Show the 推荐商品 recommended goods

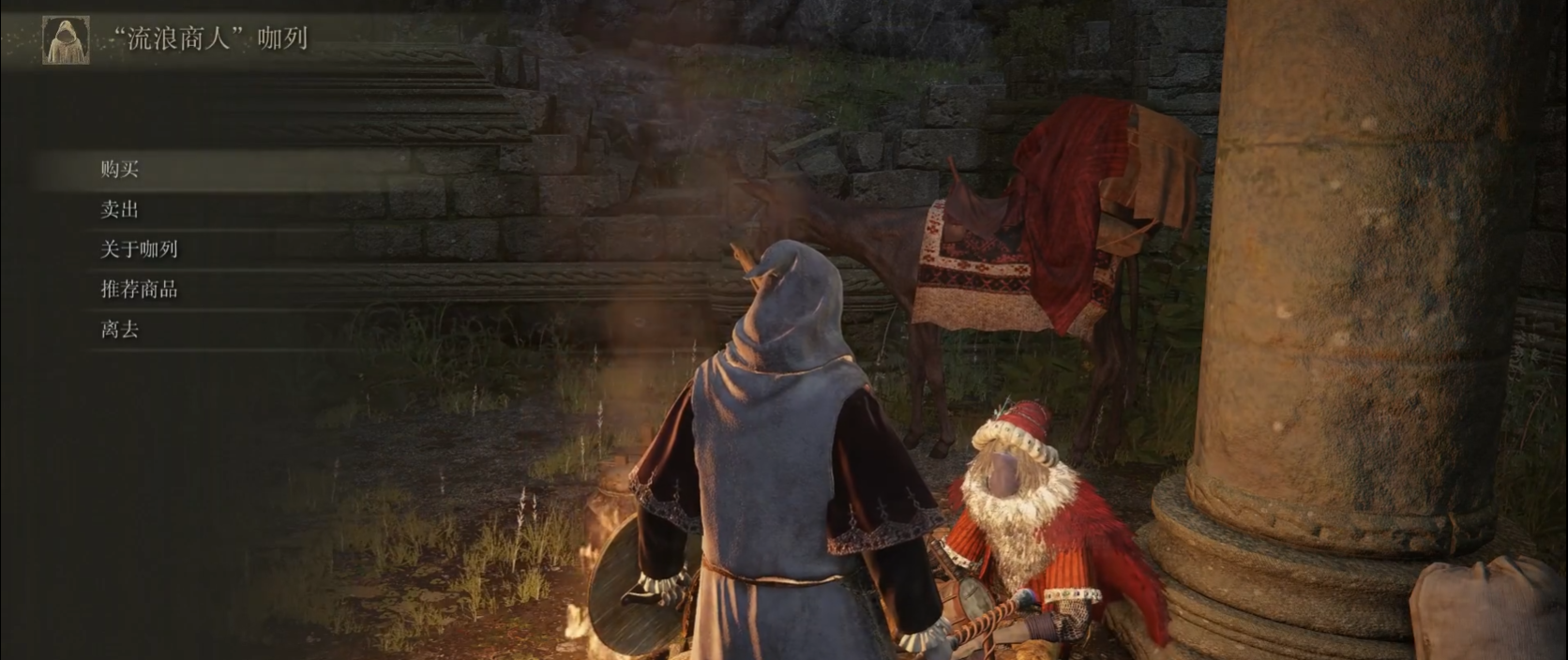pos(139,290)
